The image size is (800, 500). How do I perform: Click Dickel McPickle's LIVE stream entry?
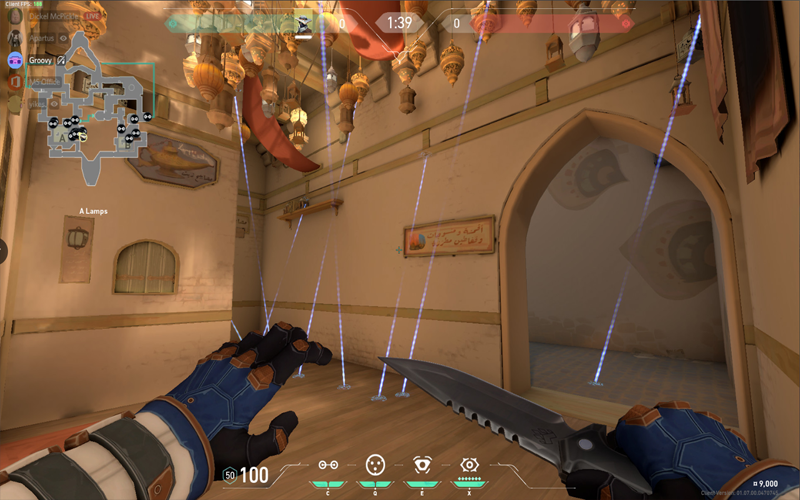(60, 17)
